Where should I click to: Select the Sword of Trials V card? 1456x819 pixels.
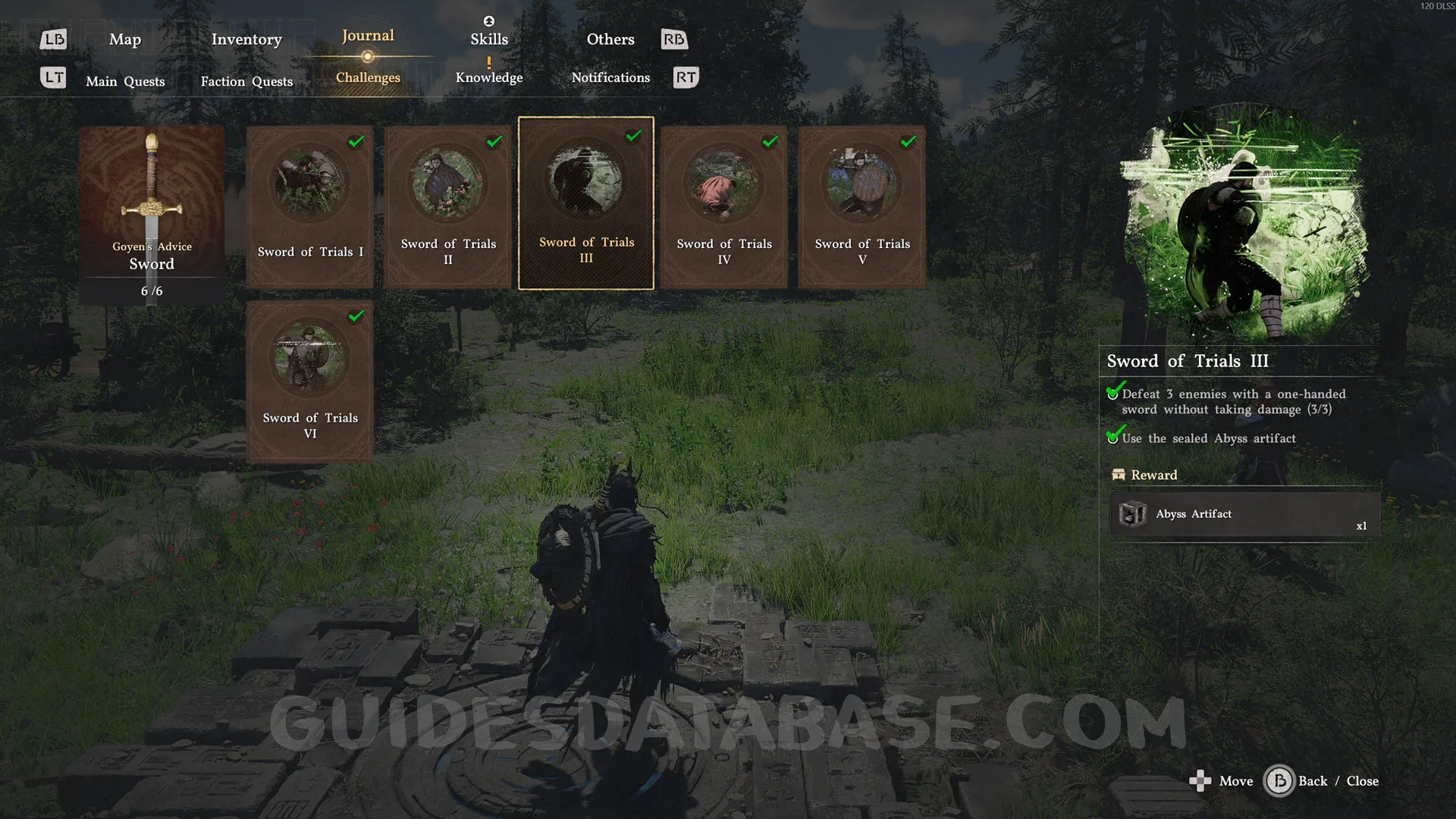862,206
